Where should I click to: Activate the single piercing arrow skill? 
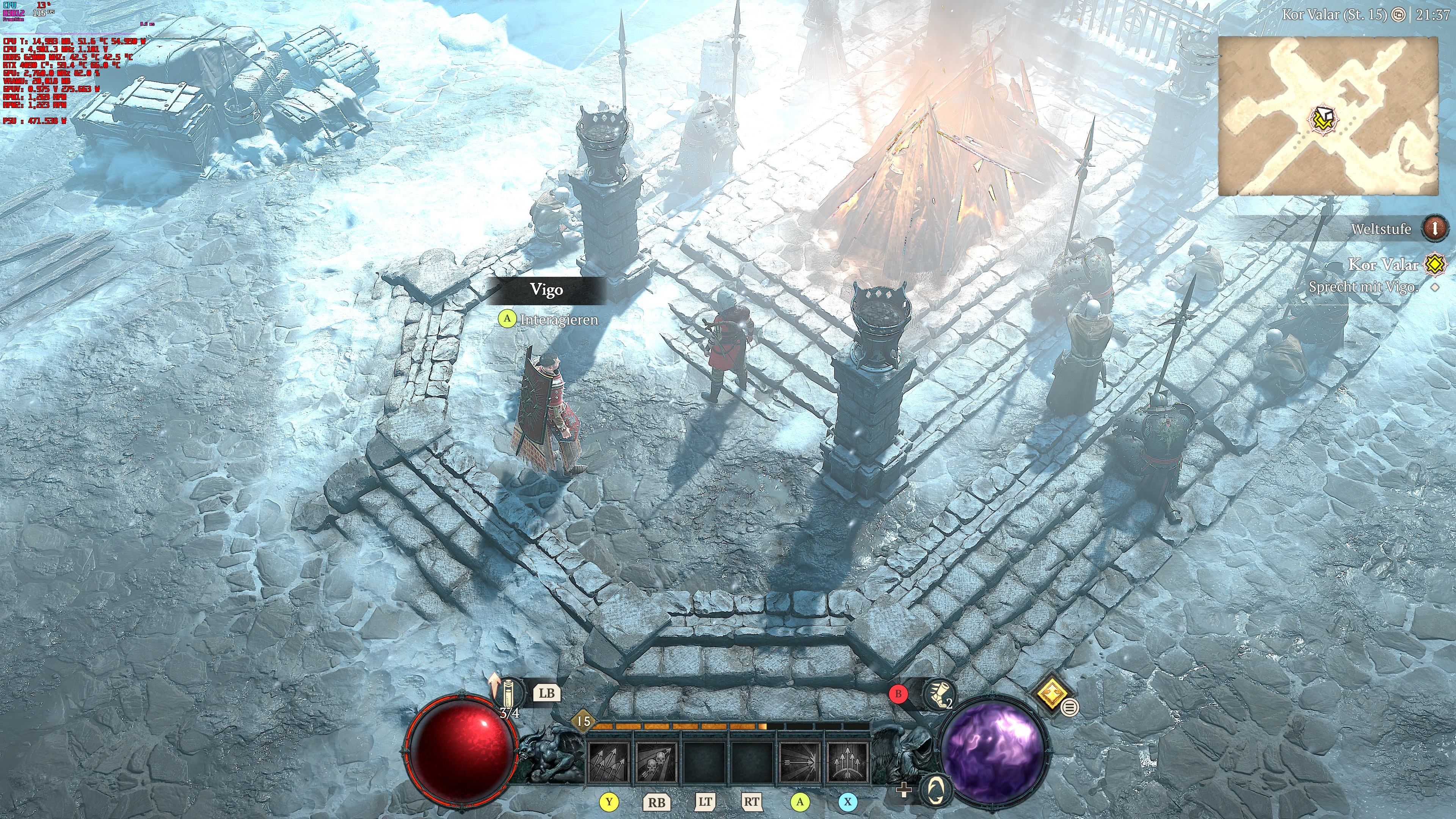coord(799,762)
